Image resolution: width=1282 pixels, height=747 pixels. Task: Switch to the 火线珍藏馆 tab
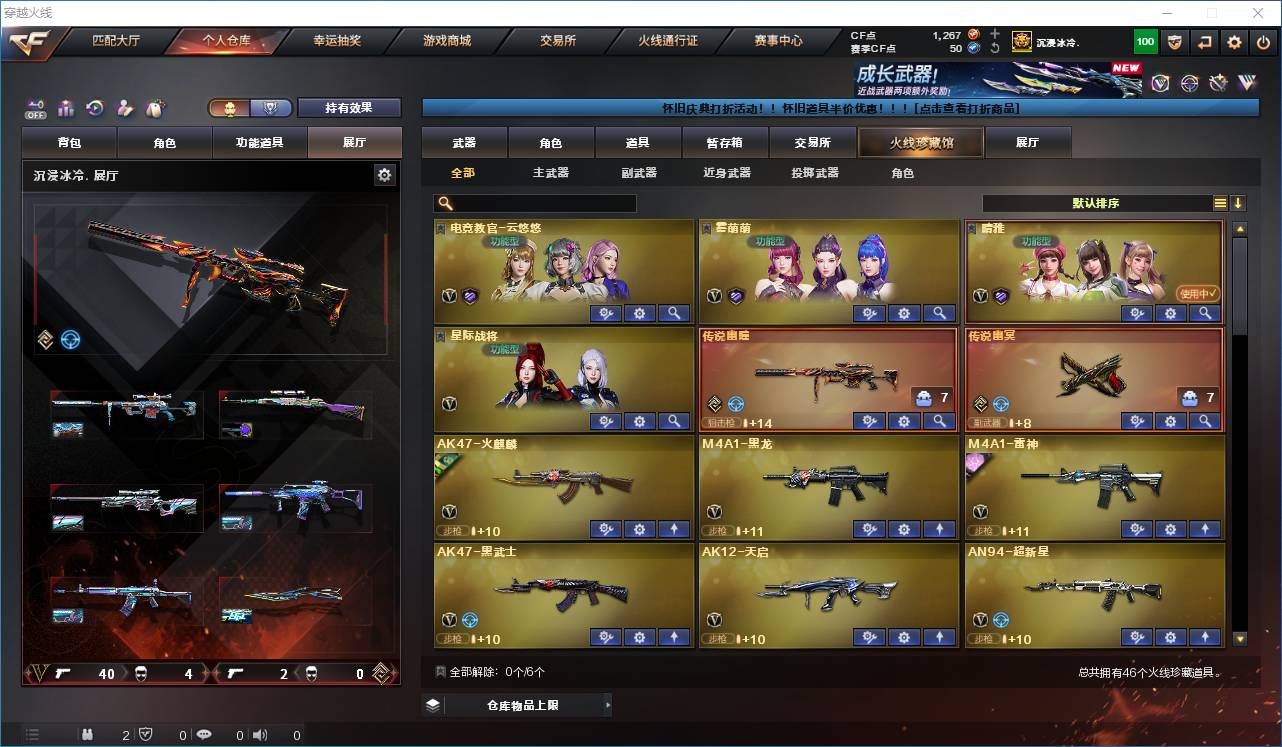pyautogui.click(x=918, y=142)
